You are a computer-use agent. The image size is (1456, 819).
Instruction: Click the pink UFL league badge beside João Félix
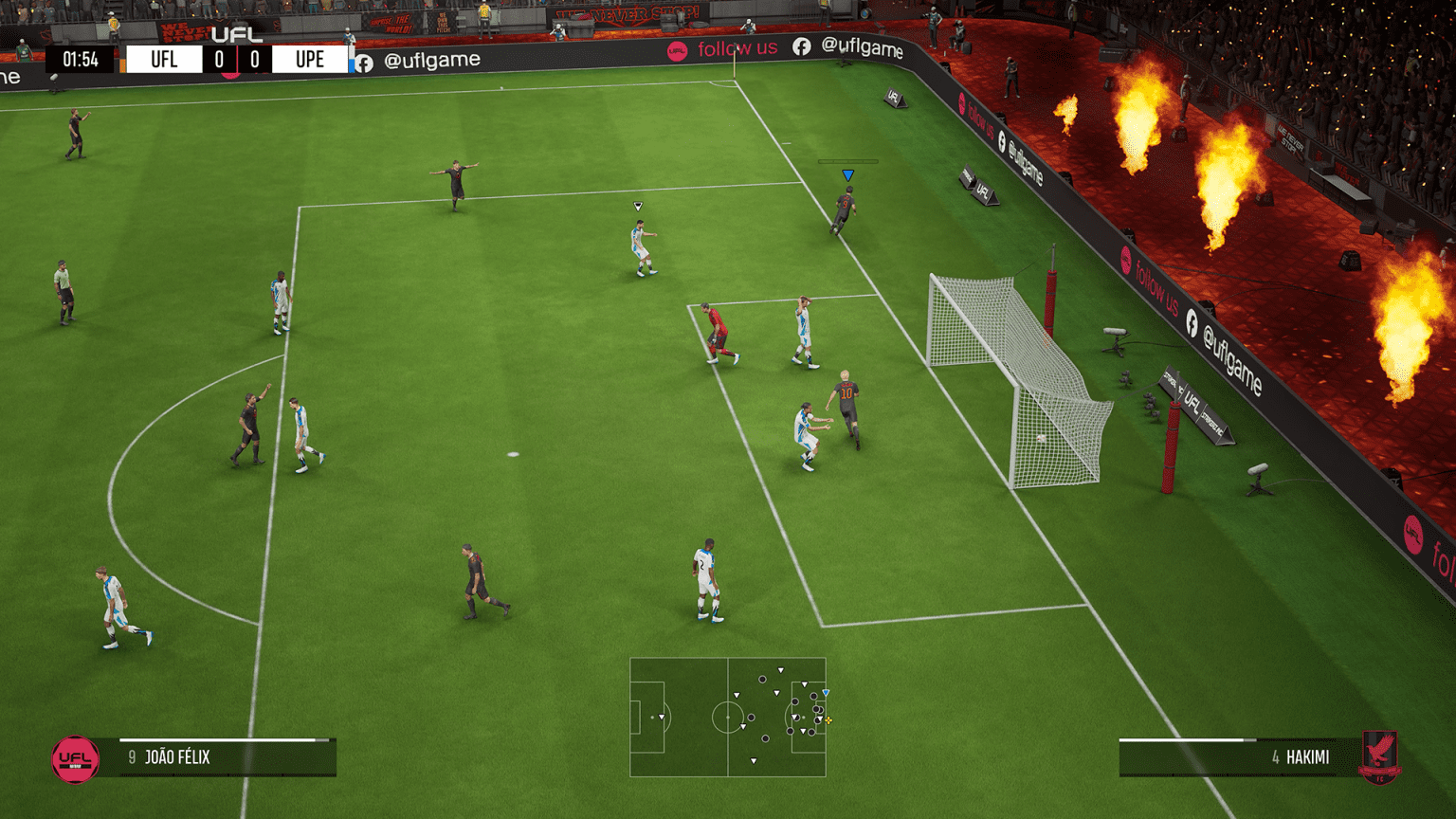pos(74,757)
